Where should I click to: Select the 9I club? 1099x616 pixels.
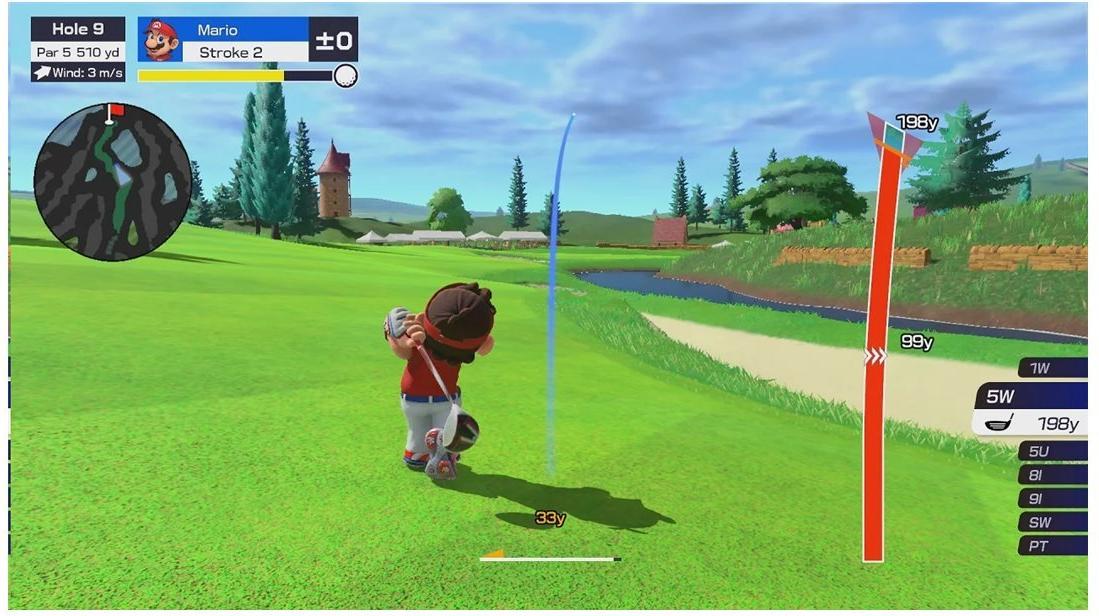click(1050, 498)
